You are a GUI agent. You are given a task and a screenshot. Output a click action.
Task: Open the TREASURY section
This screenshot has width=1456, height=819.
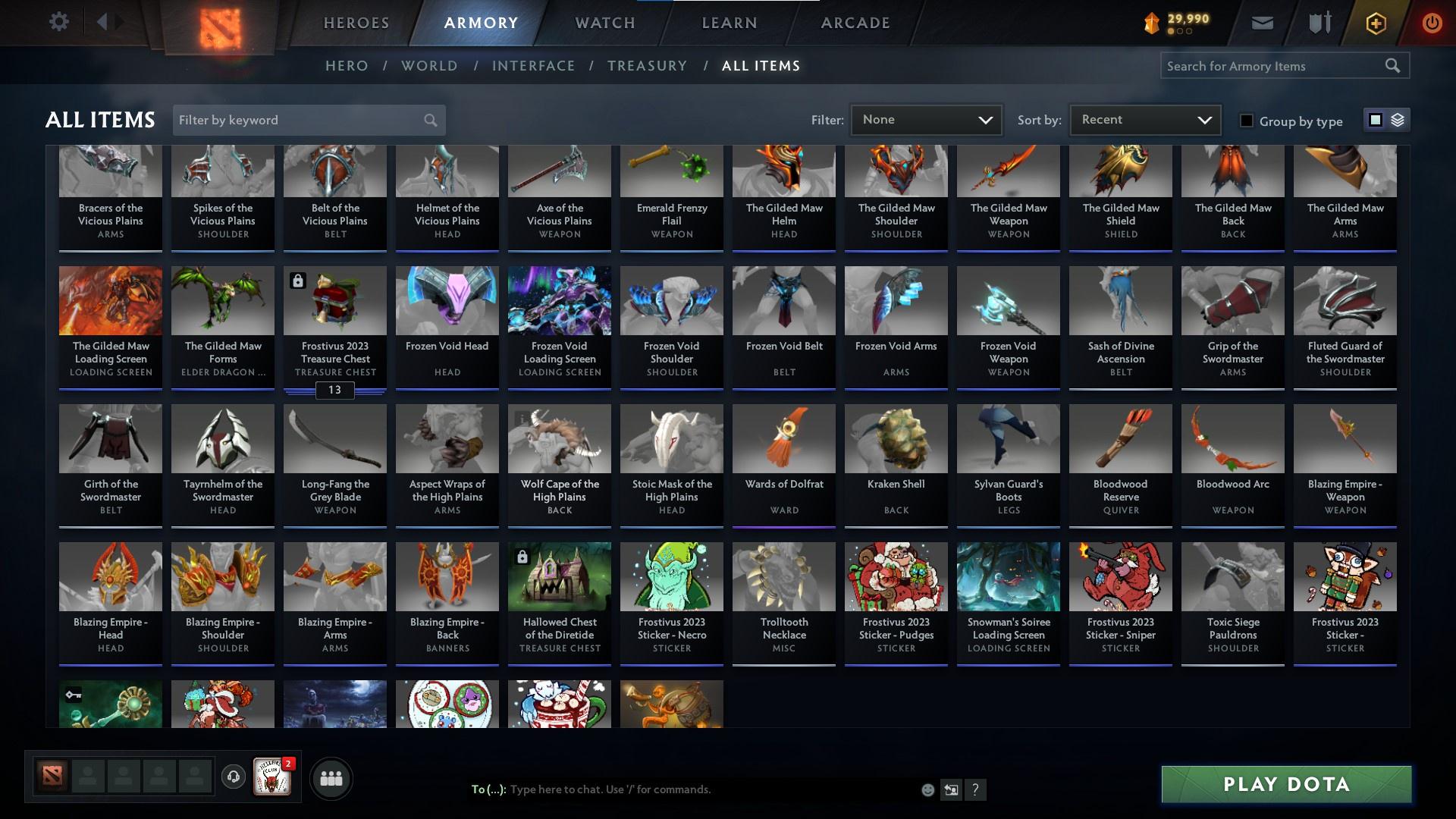(647, 66)
